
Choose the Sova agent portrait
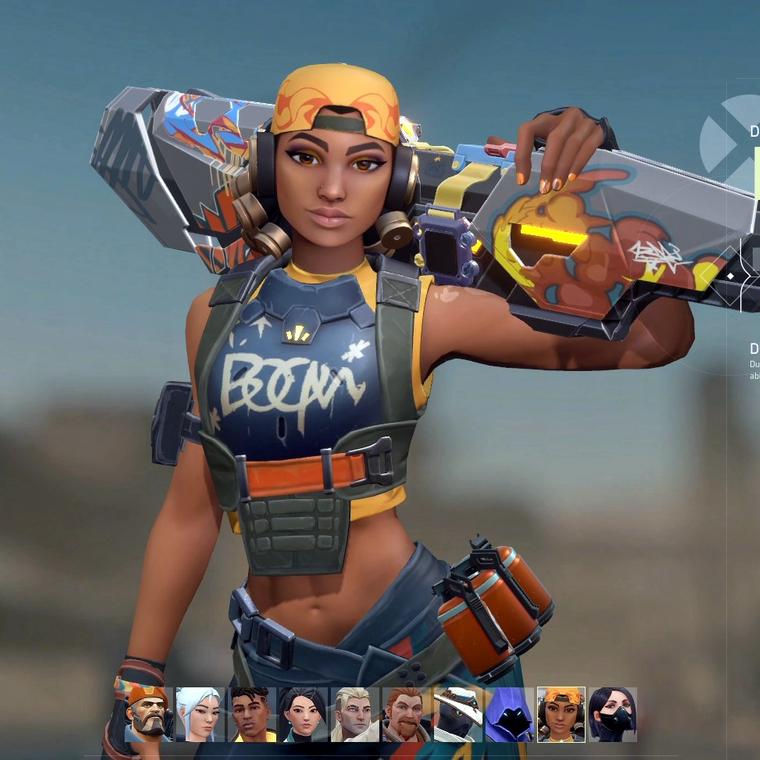[x=355, y=714]
